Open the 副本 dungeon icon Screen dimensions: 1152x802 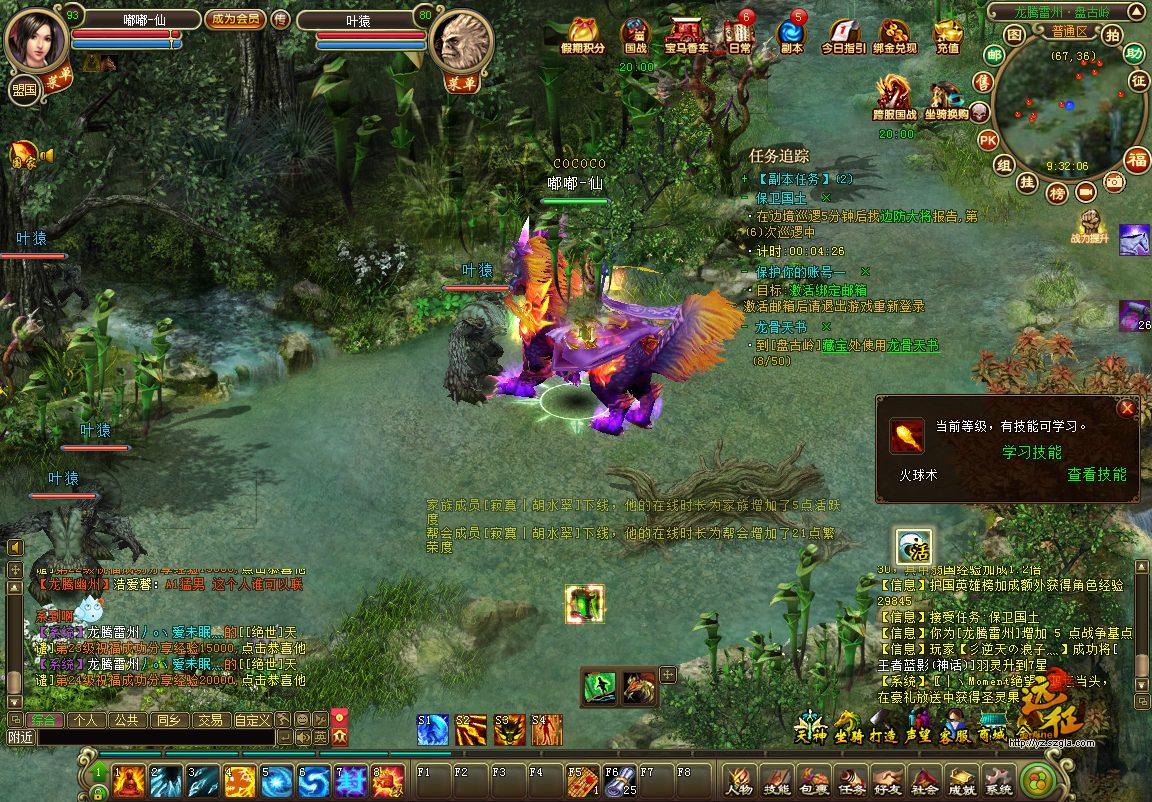791,35
